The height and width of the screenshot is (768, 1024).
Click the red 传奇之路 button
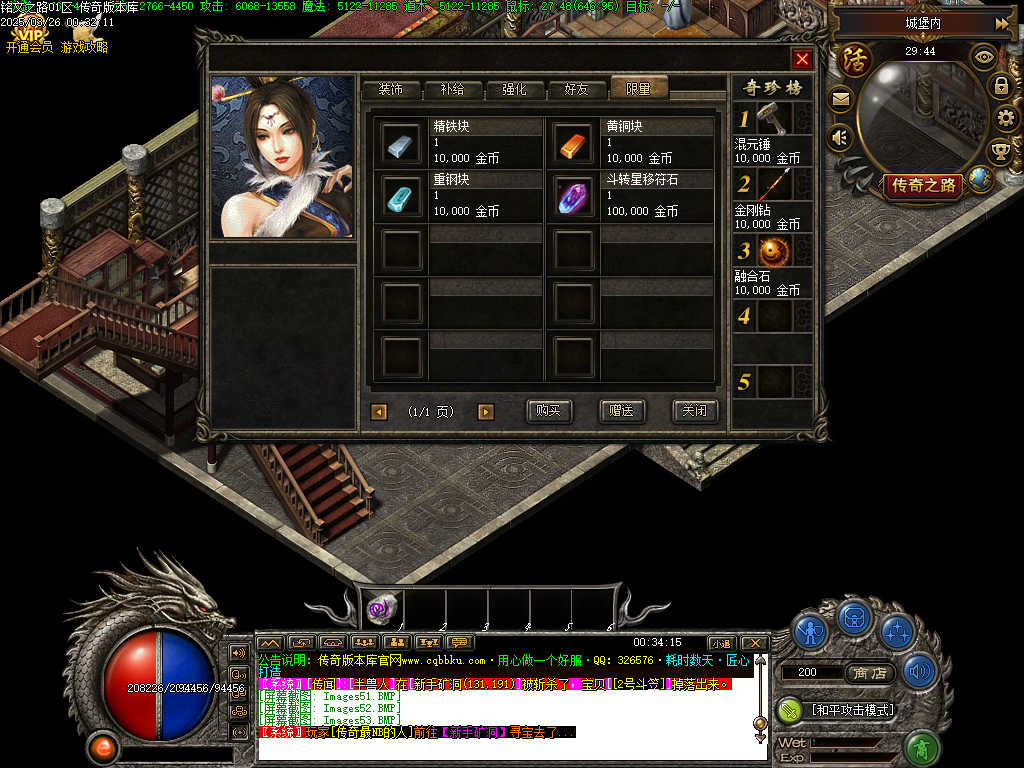coord(923,185)
